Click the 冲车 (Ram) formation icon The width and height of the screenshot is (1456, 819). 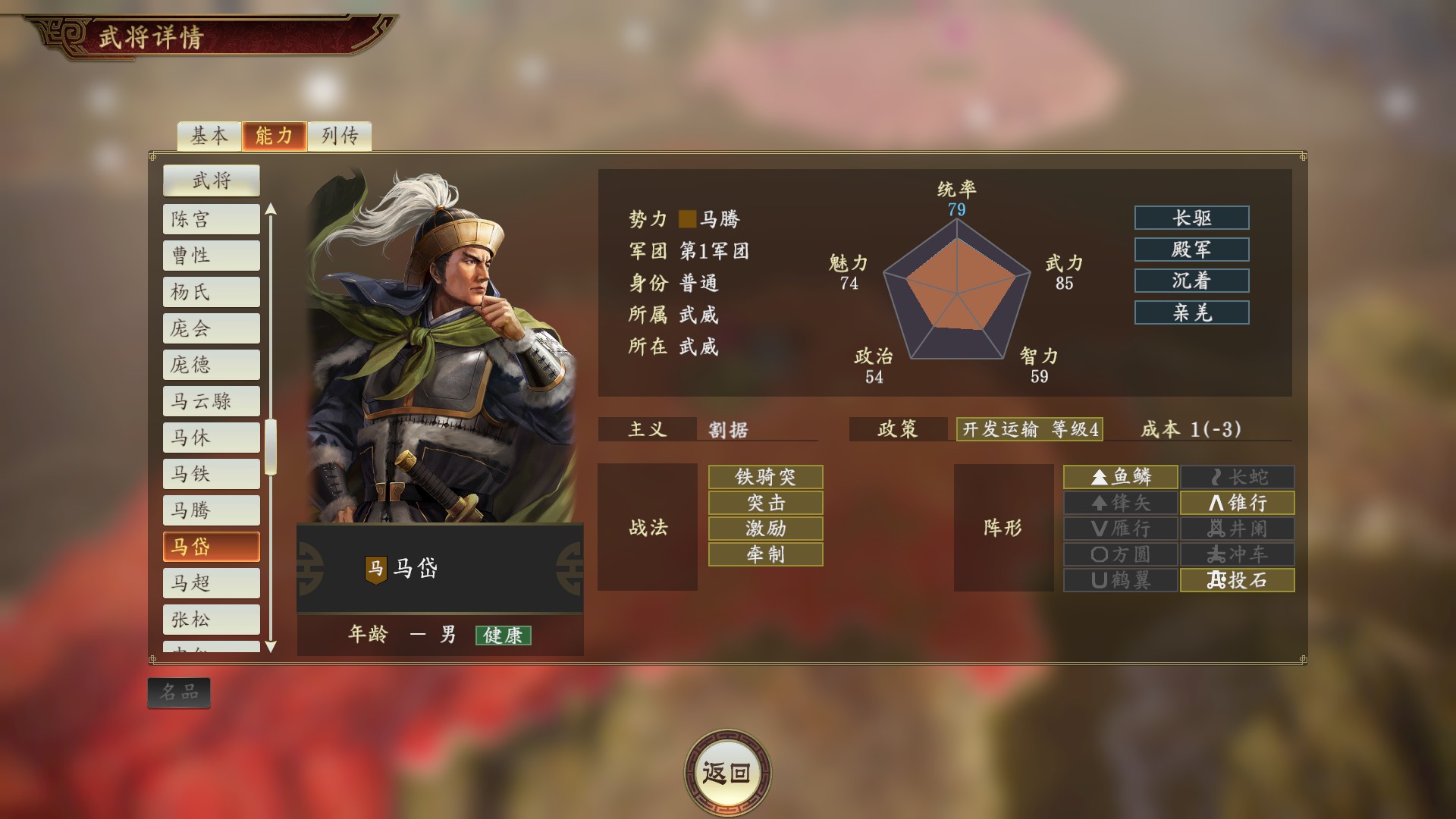coord(1238,554)
